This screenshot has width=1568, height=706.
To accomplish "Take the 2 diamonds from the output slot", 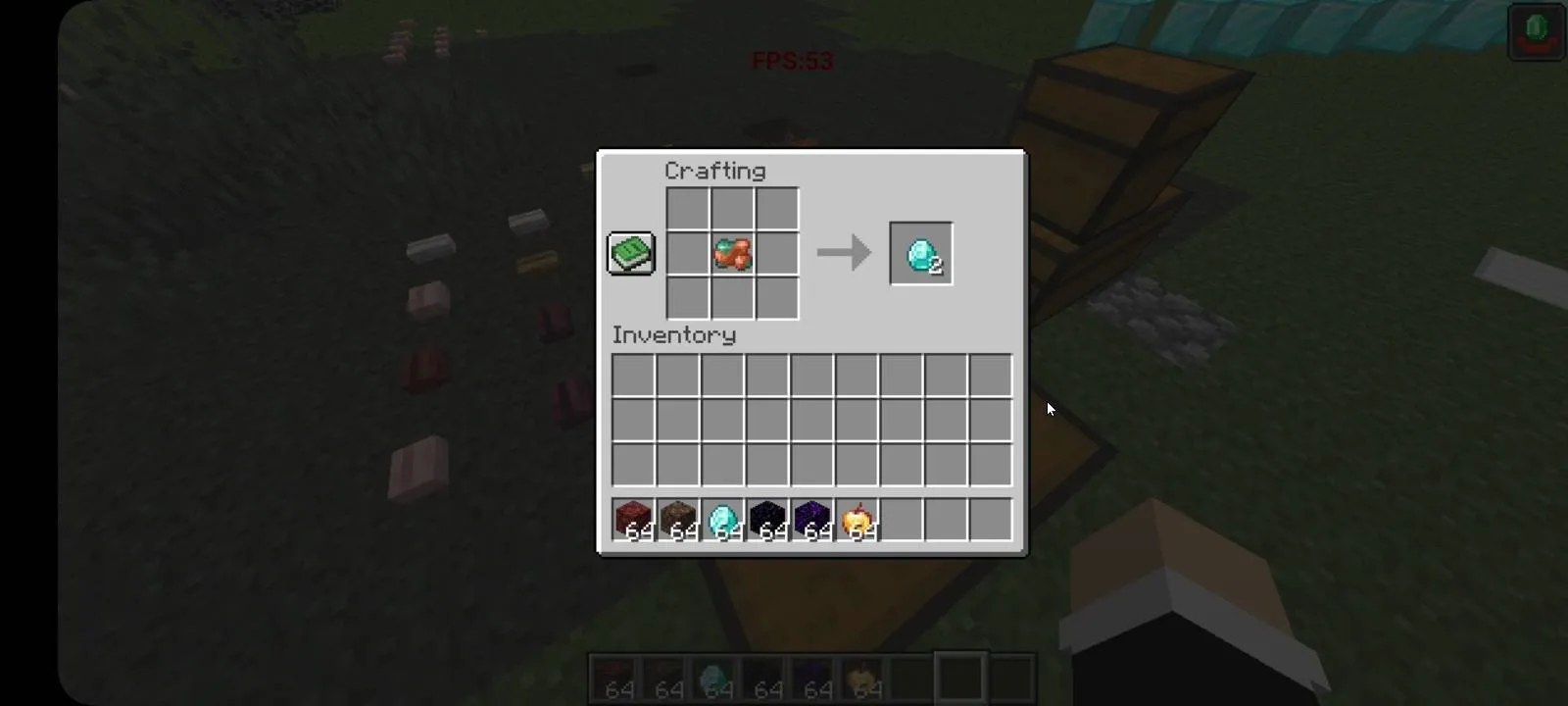I will point(920,254).
